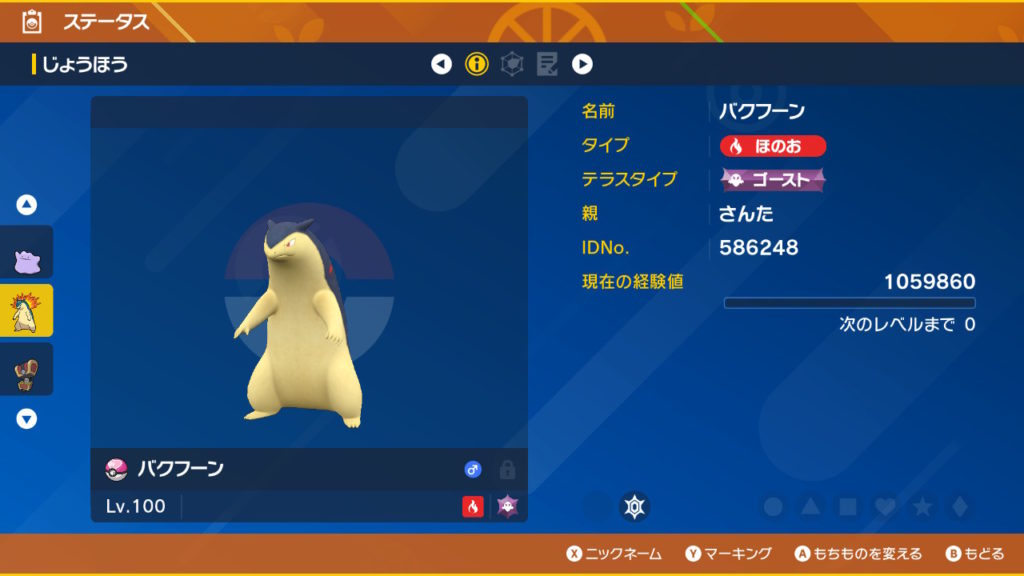Select the highlighted Typhlosion party thumbnail
The width and height of the screenshot is (1024, 576).
27,310
